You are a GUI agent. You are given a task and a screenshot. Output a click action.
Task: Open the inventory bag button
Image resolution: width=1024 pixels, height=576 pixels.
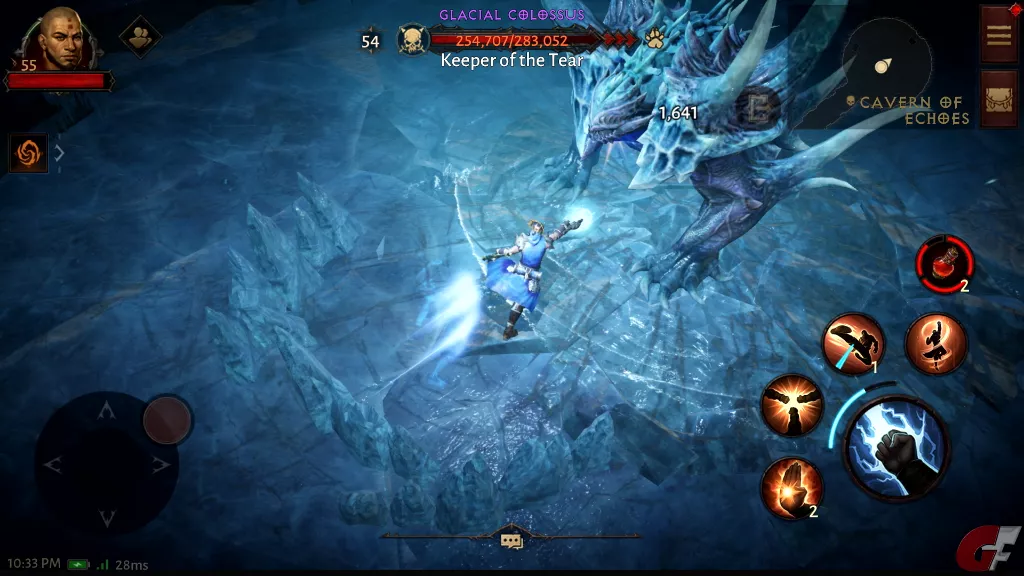coord(999,98)
